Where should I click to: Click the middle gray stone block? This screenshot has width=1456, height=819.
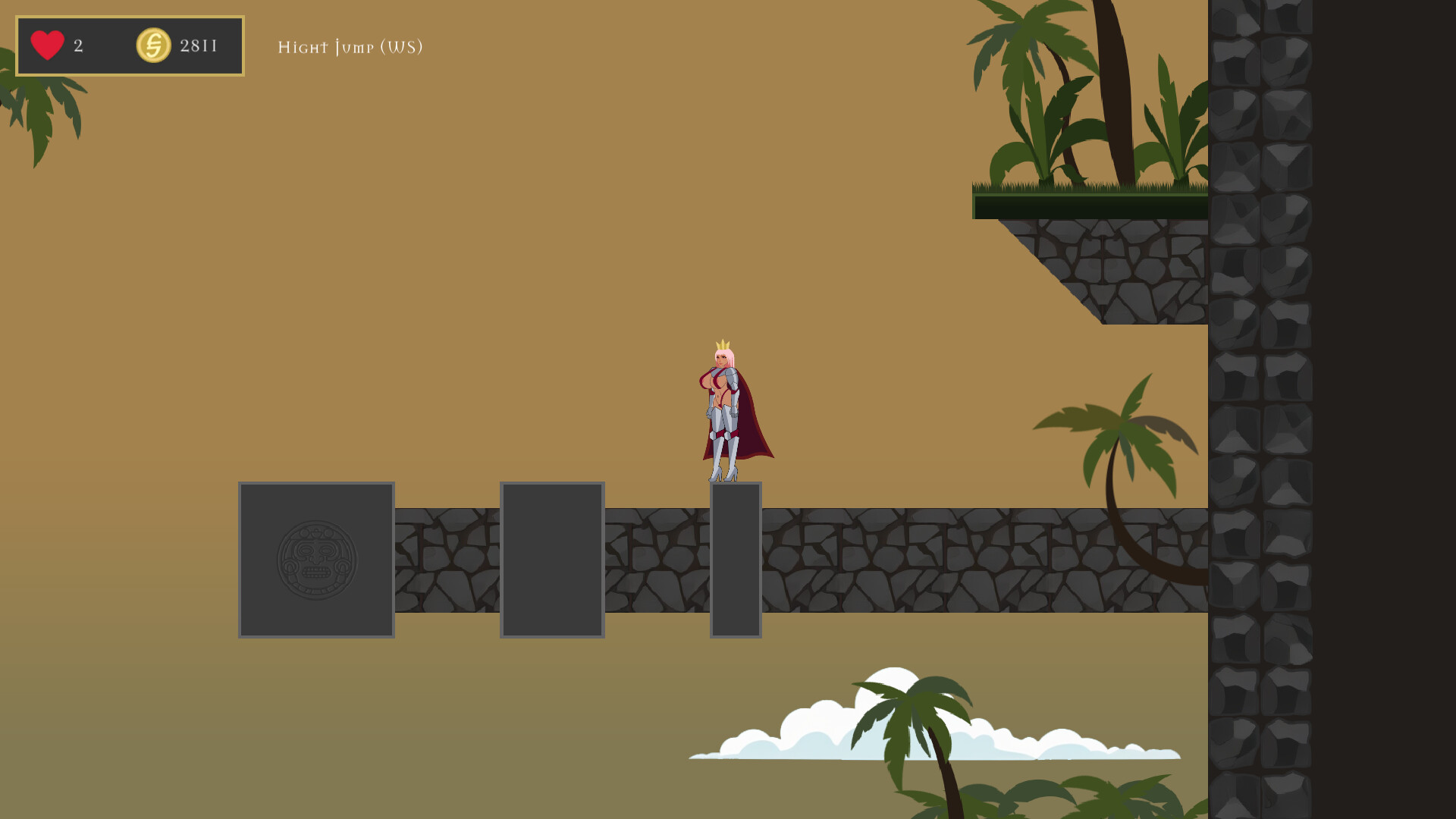pyautogui.click(x=552, y=559)
